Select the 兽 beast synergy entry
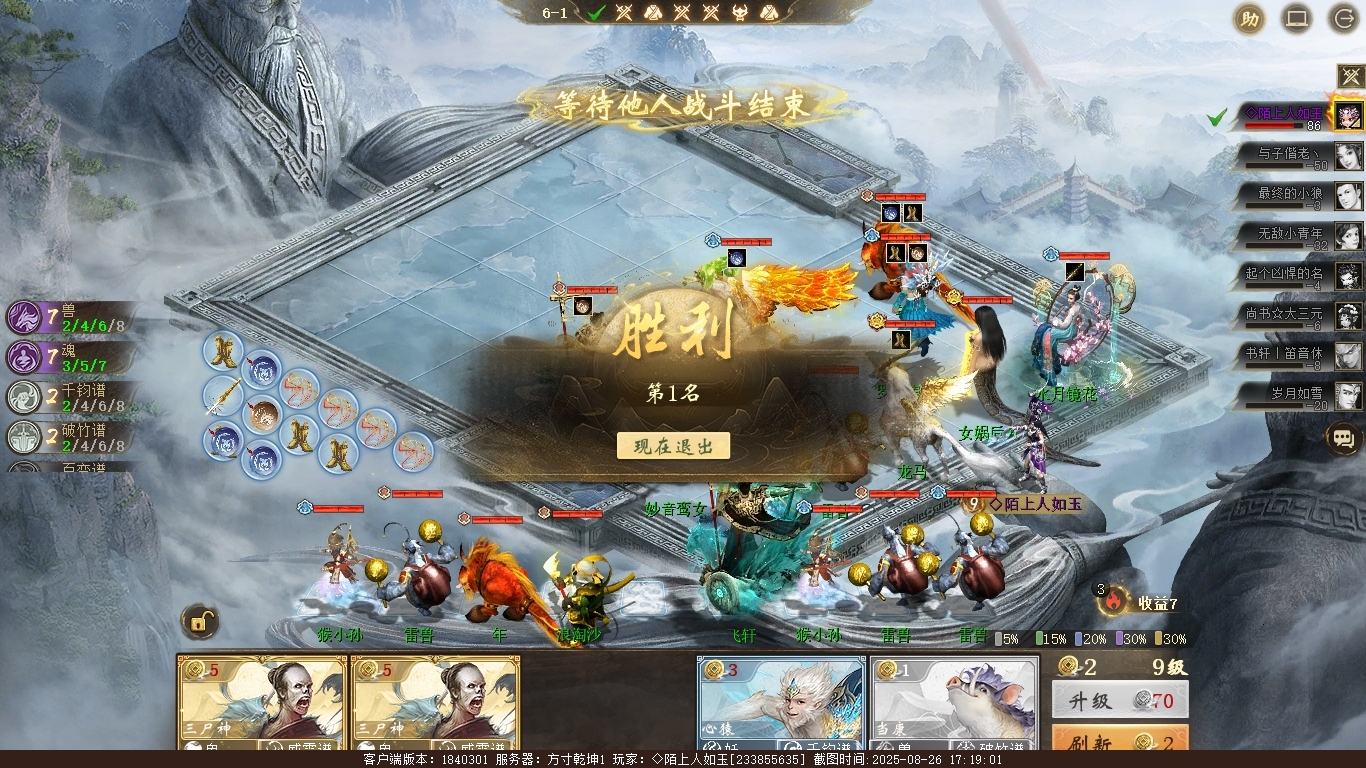The width and height of the screenshot is (1366, 768). click(70, 318)
